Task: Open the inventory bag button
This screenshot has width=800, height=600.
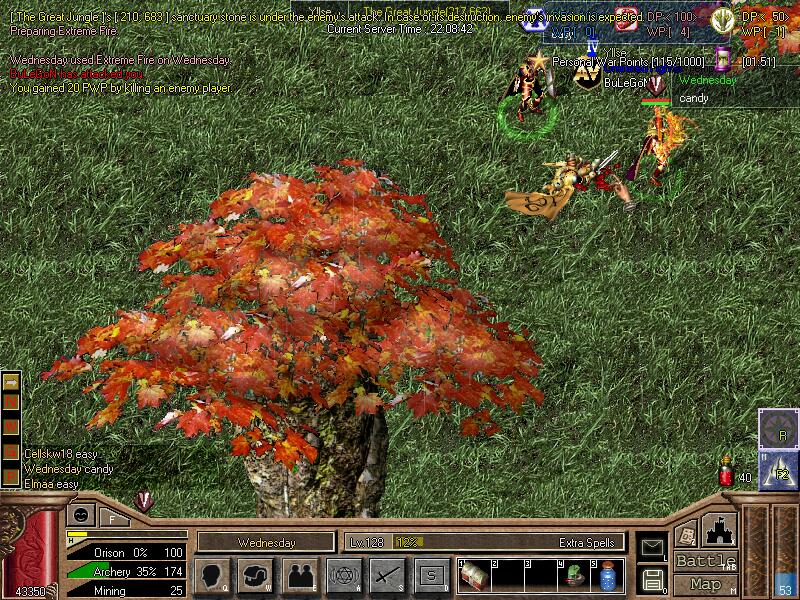Action: [255, 575]
